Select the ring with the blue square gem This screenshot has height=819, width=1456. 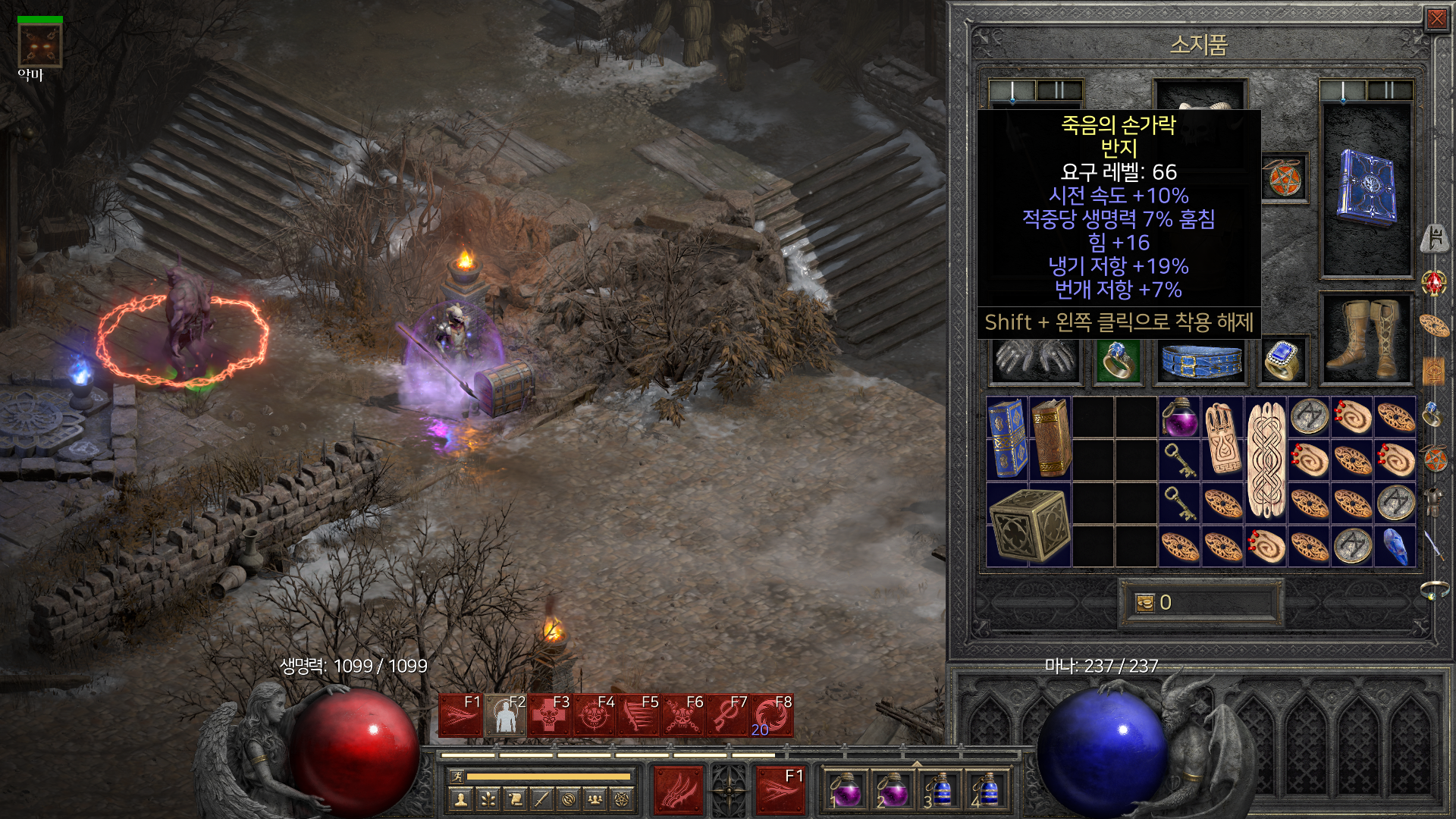pos(1283,359)
